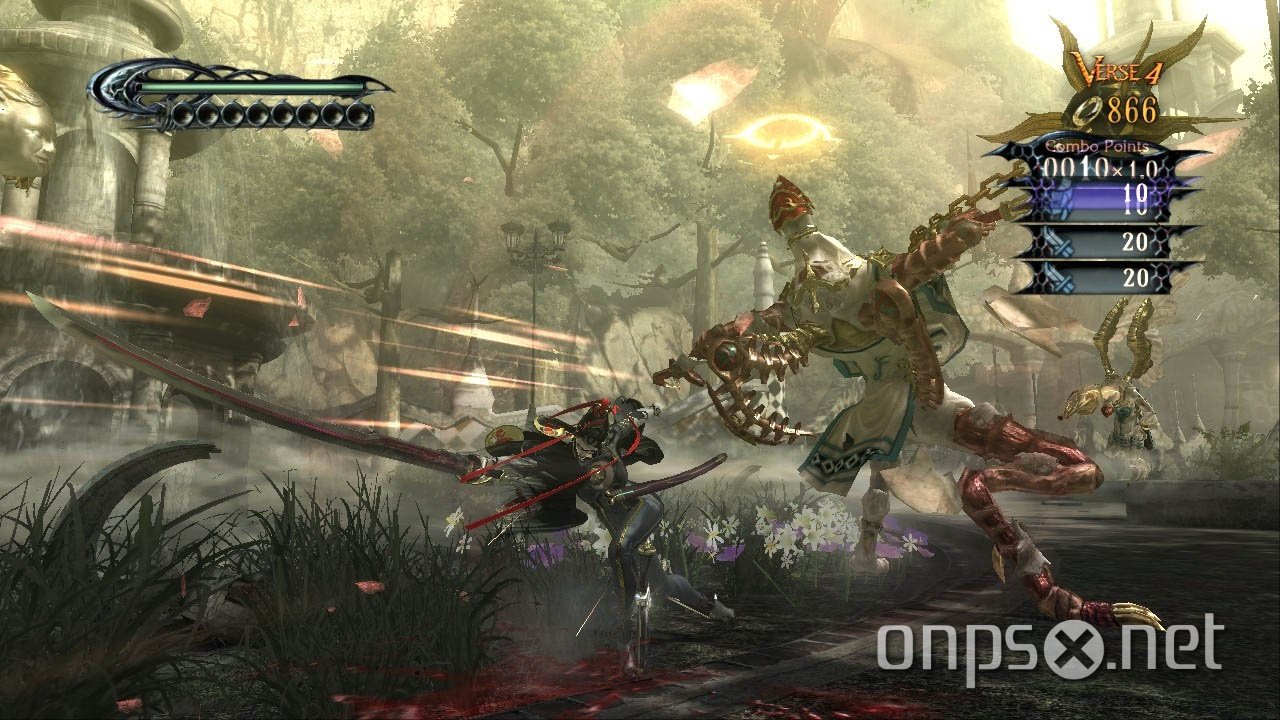Click the halo currency icon beside 866
Viewport: 1280px width, 720px height.
[1085, 110]
